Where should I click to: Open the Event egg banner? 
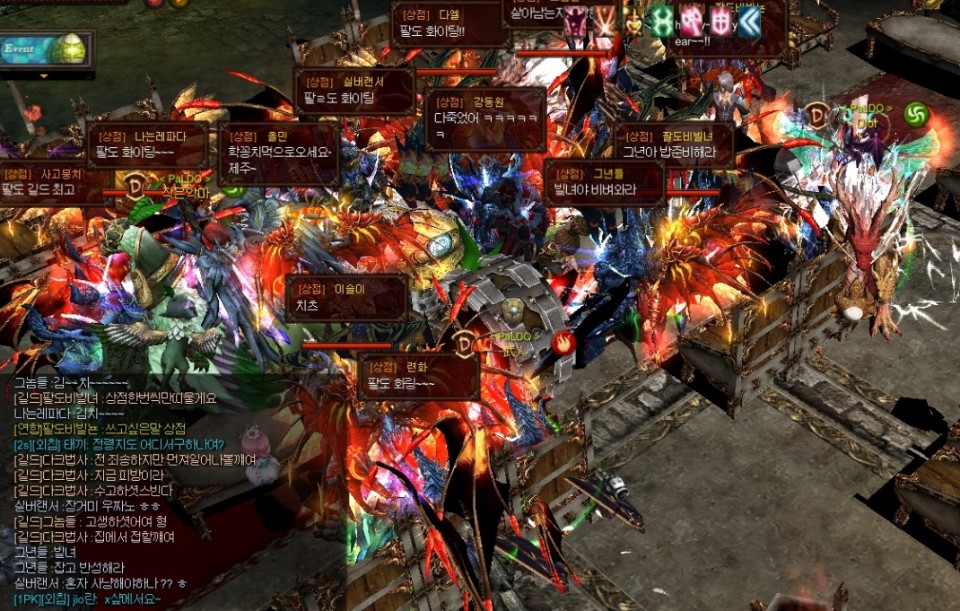tap(46, 48)
